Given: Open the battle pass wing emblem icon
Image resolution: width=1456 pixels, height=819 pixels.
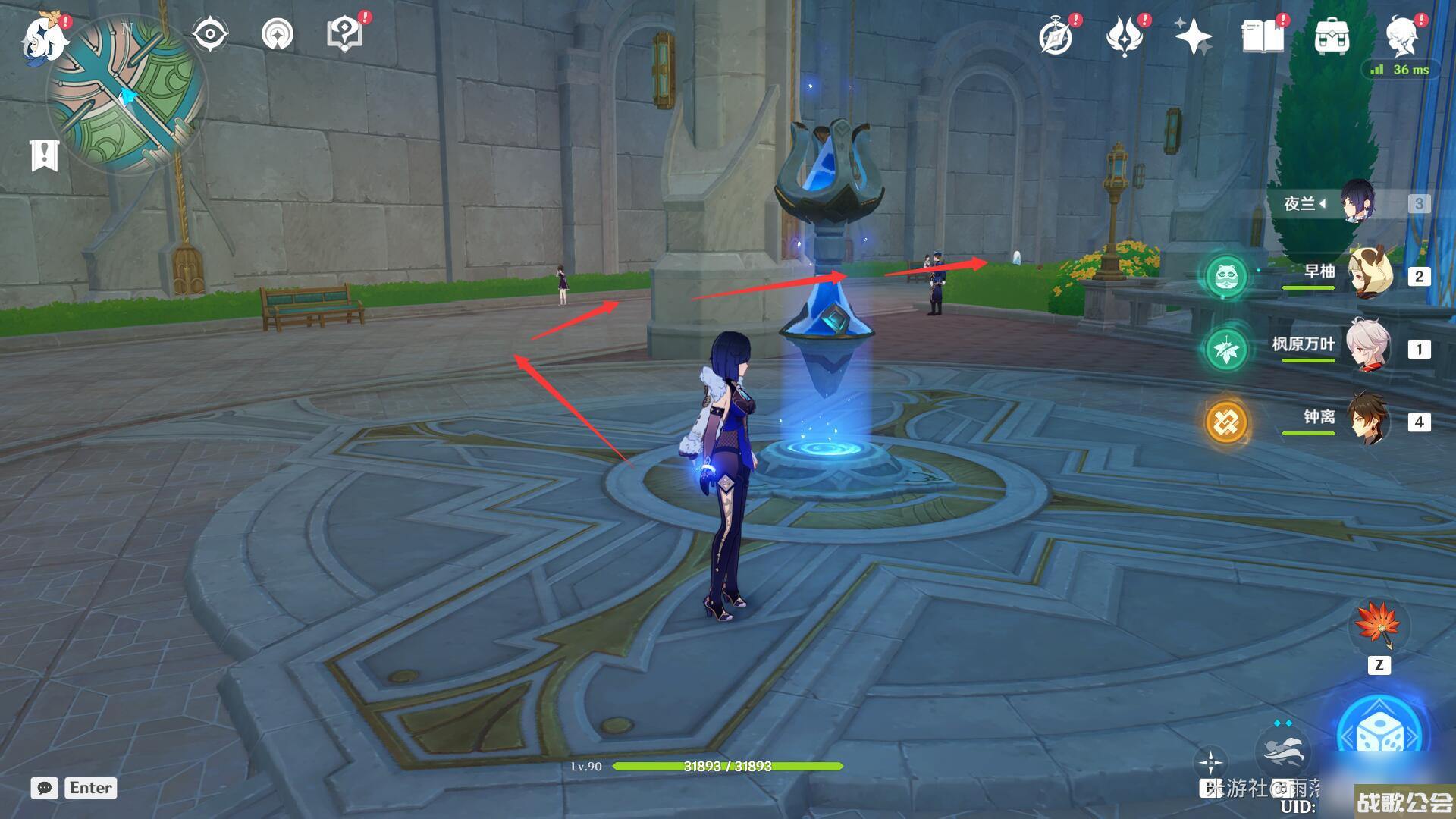Looking at the screenshot, I should point(1125,36).
